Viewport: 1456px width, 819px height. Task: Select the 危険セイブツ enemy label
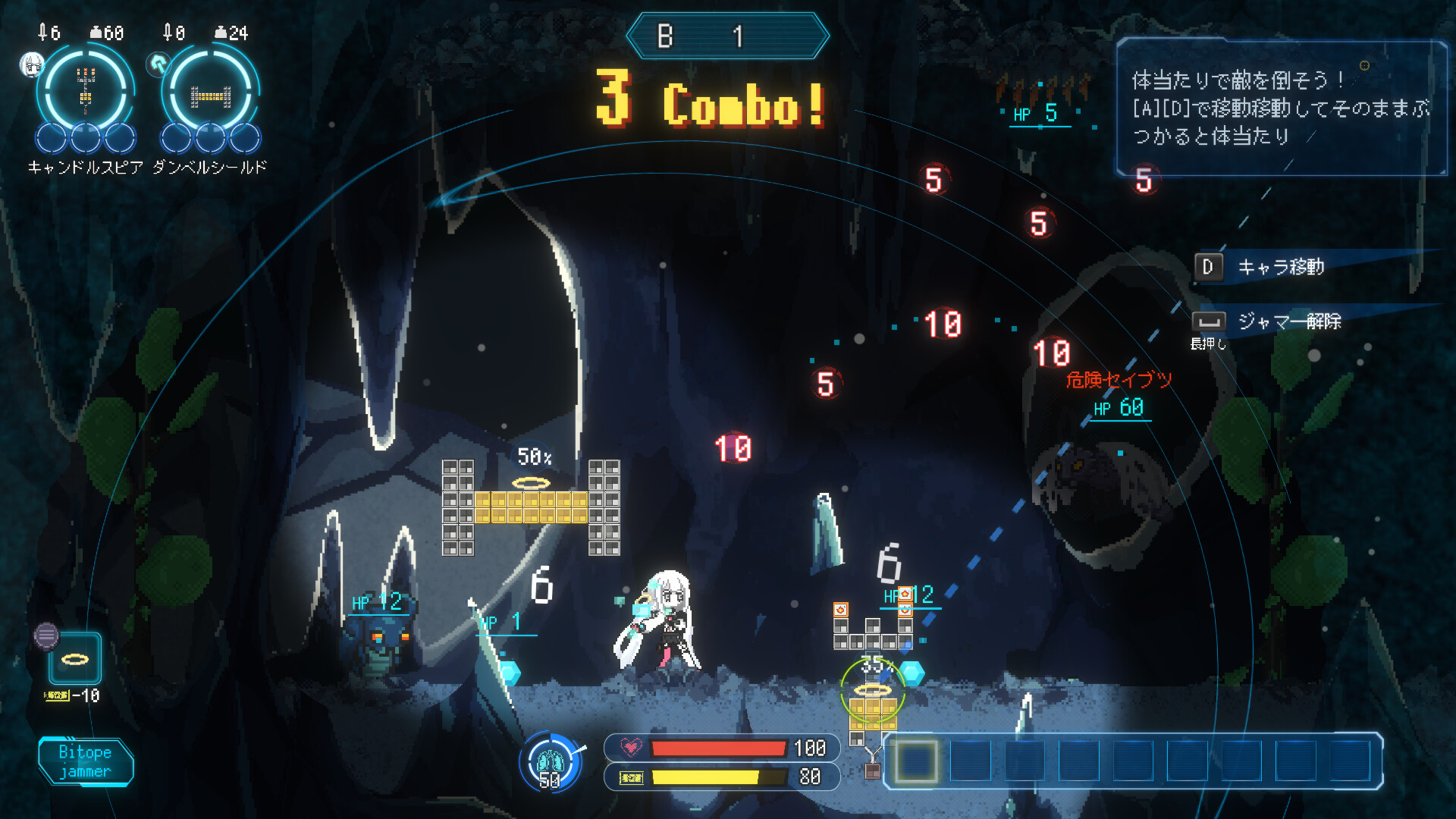[1119, 381]
